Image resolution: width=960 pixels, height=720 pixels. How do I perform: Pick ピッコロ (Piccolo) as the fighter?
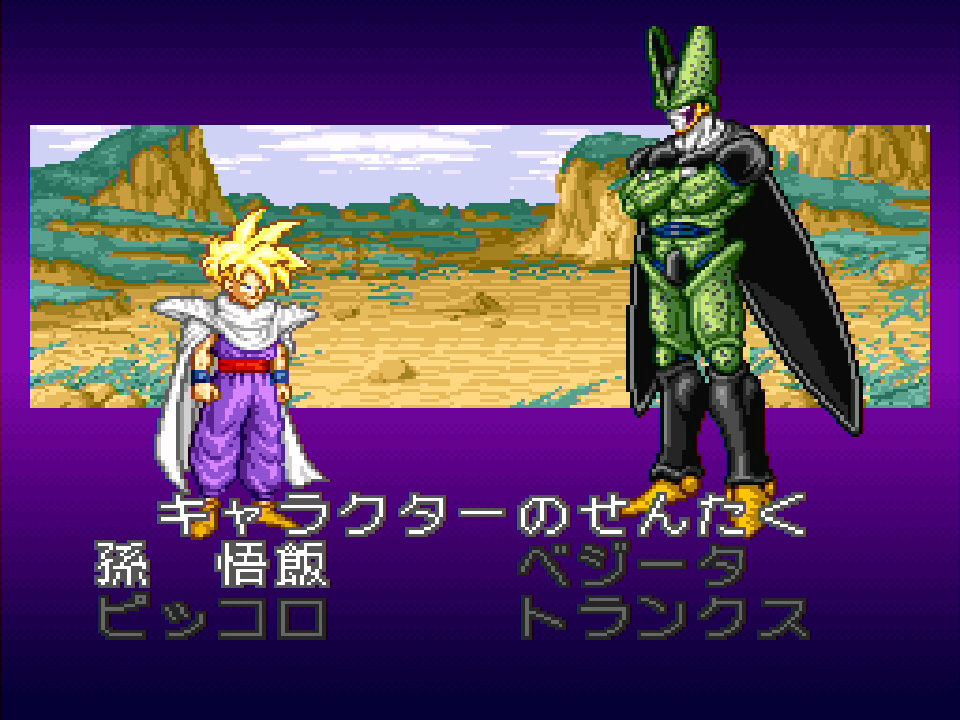pos(212,620)
